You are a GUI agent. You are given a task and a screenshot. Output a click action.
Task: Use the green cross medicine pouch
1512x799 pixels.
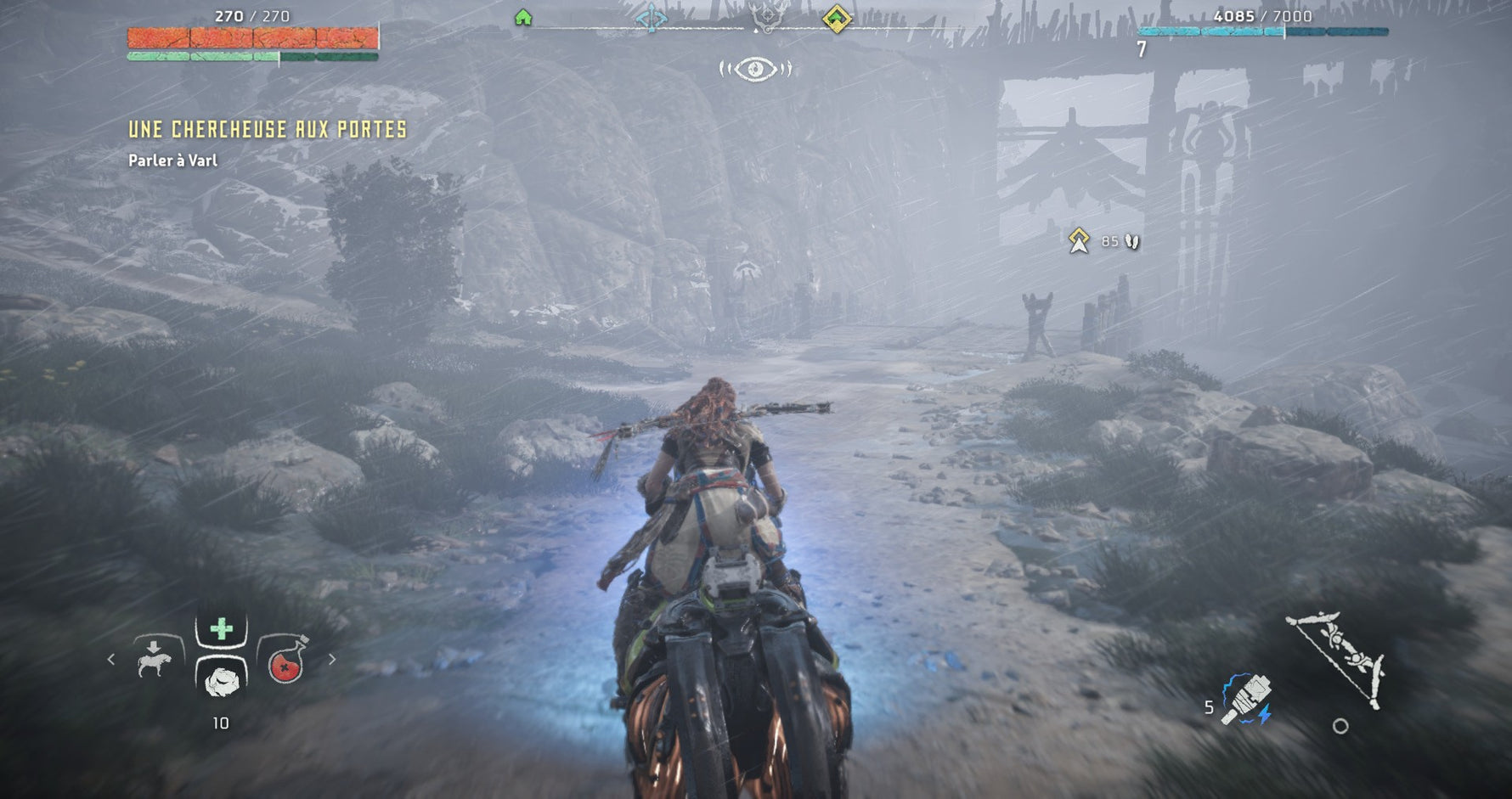coord(221,629)
